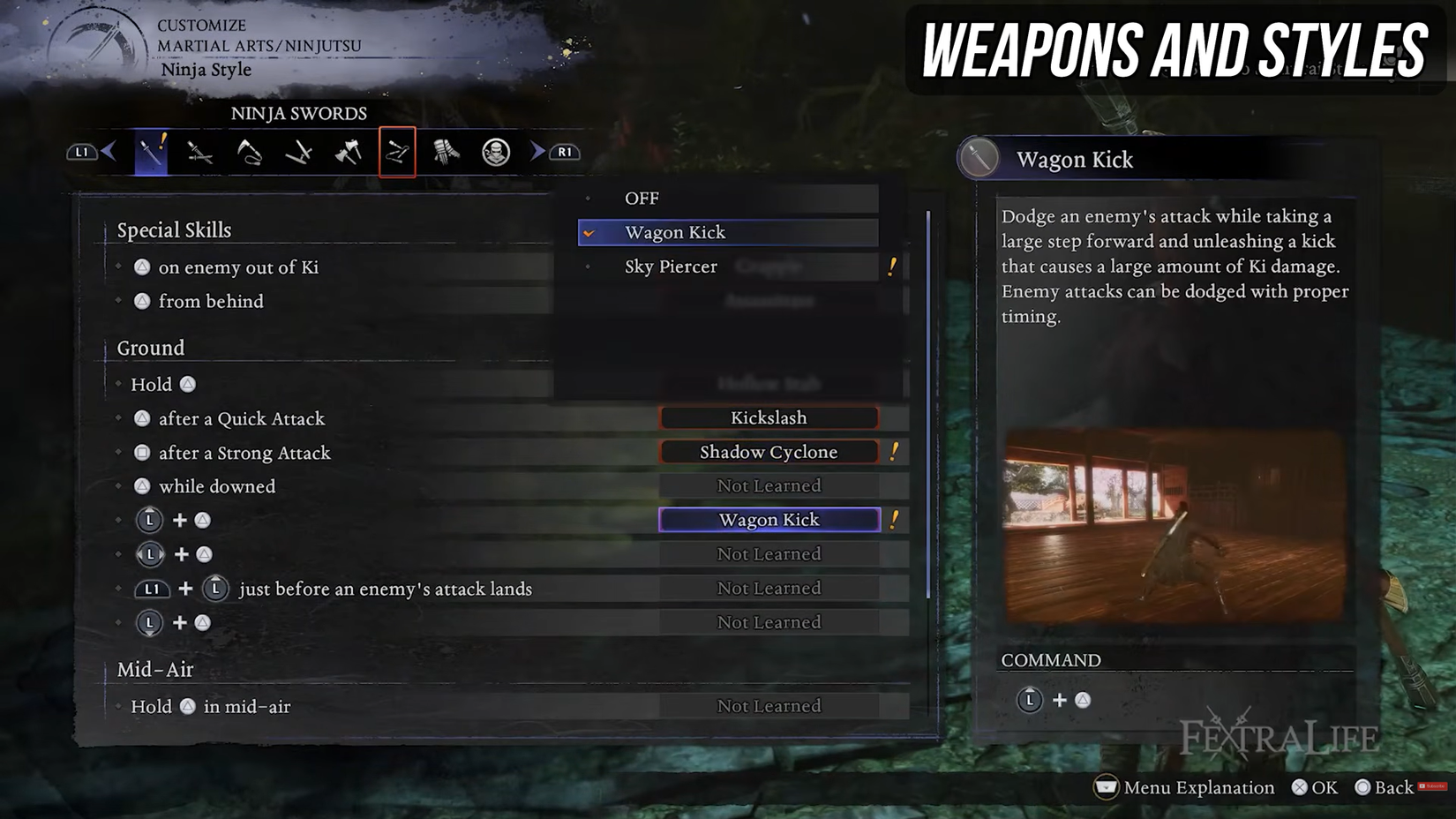
Task: Select the dual hatchets weapon icon
Action: coord(348,151)
